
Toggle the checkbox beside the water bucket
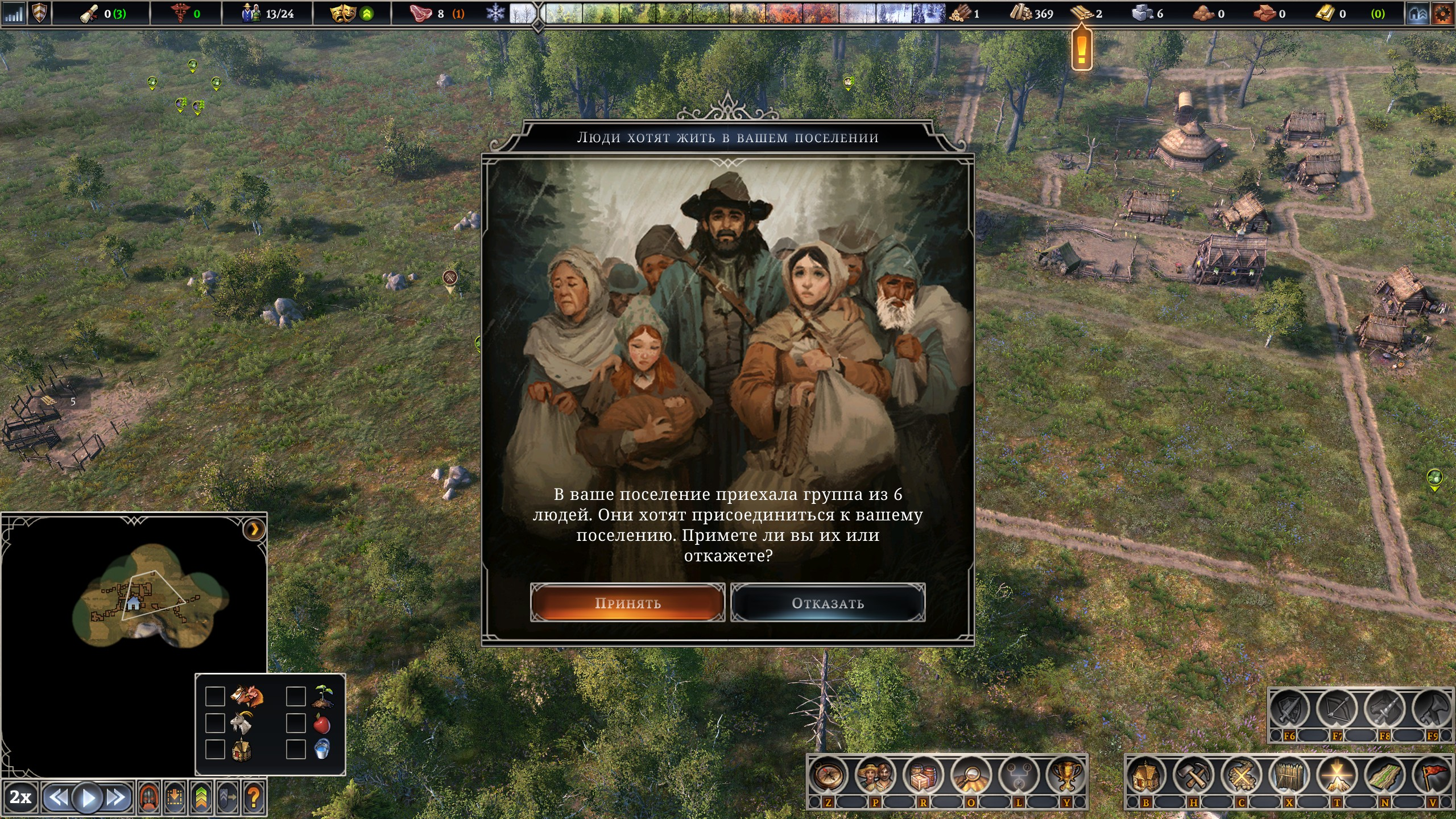coord(296,749)
